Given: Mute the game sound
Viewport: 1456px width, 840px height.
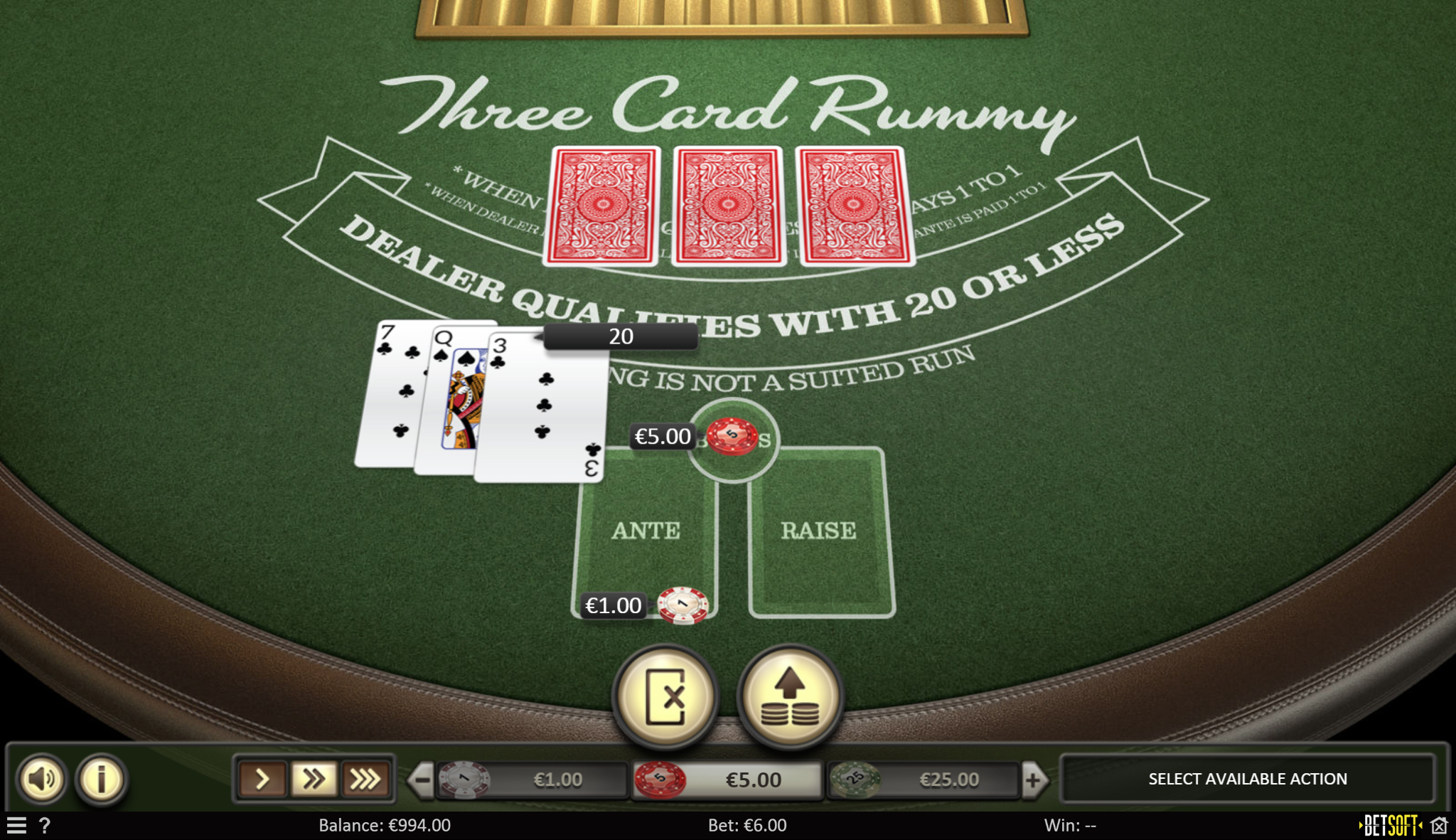Looking at the screenshot, I should 43,778.
